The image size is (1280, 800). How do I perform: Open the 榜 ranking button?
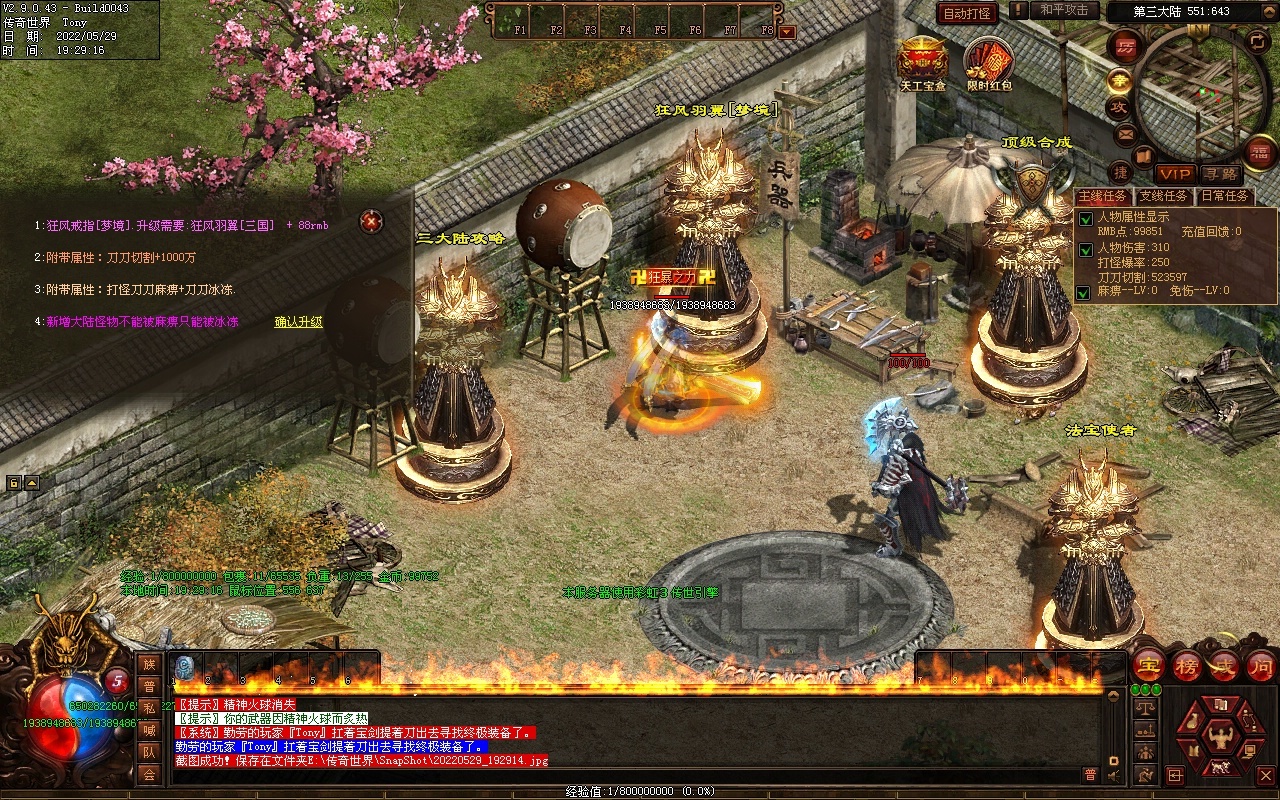click(x=1187, y=666)
